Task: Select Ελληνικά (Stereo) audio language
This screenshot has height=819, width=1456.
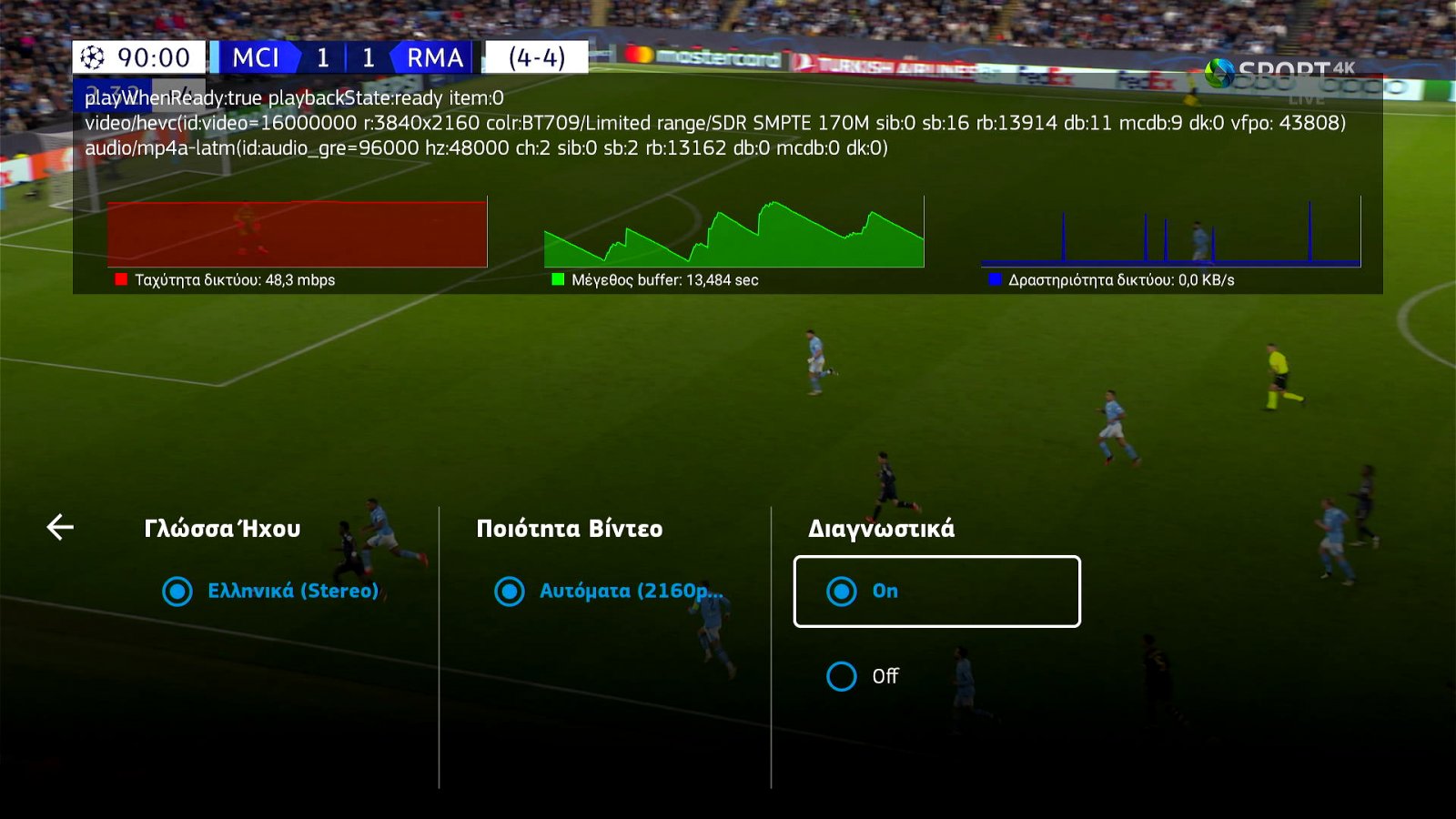Action: [x=270, y=591]
